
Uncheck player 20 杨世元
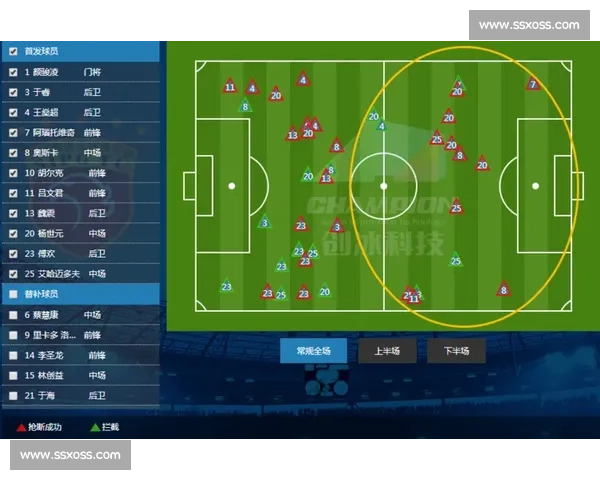click(12, 233)
